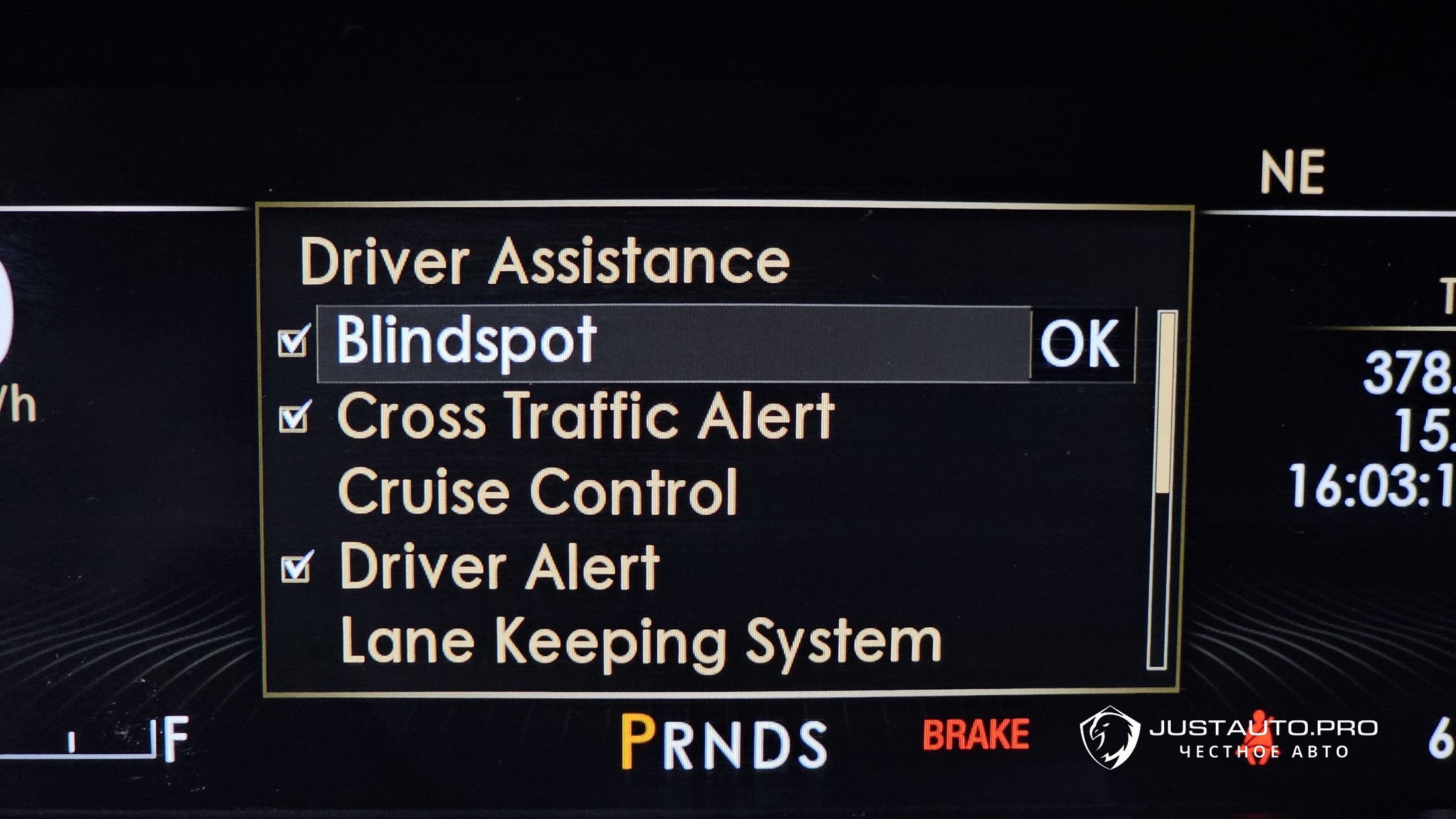Image resolution: width=1456 pixels, height=819 pixels.
Task: Click the Driver Assistance list scrollbar
Action: [x=1163, y=490]
